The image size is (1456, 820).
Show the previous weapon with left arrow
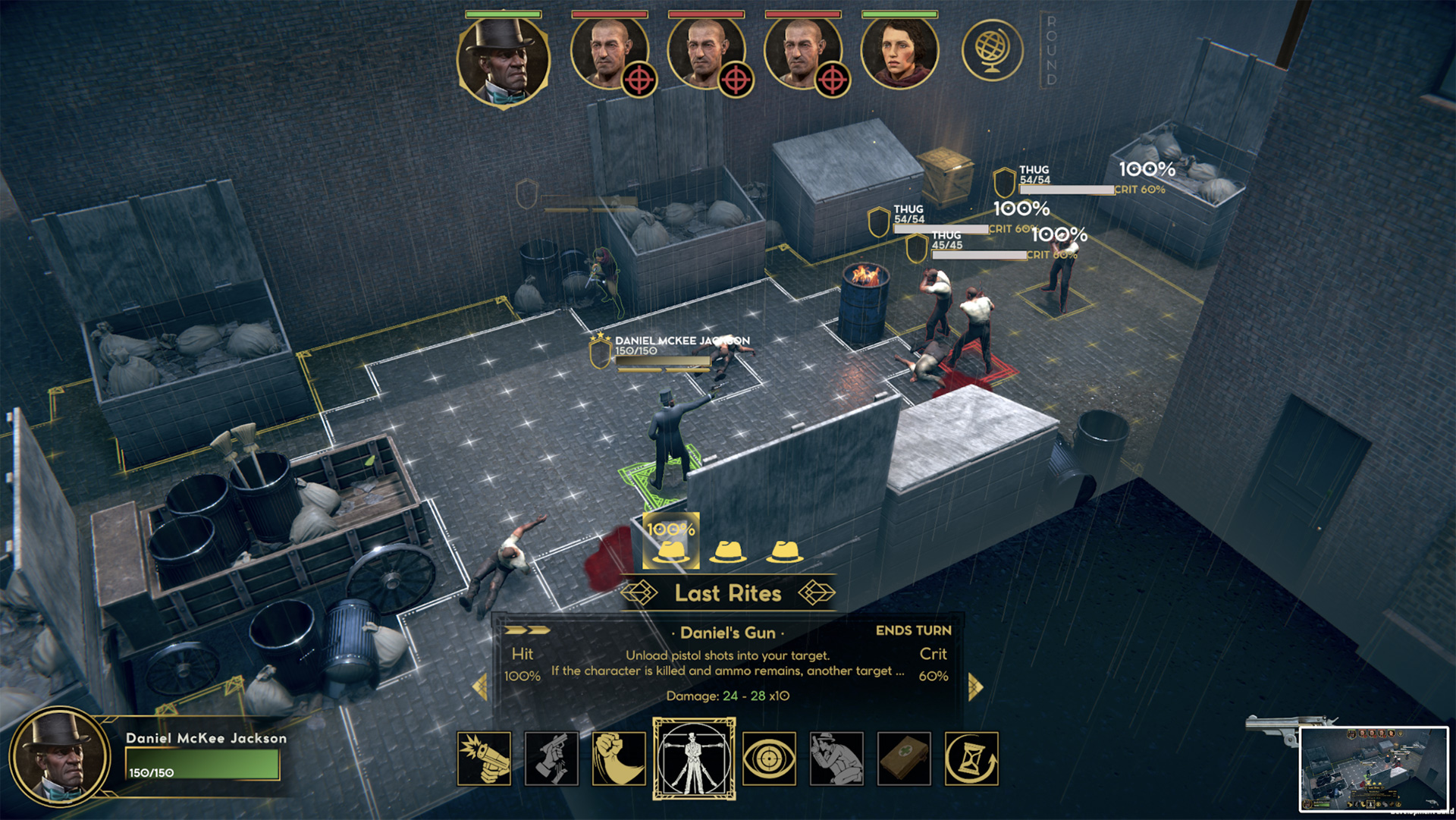pyautogui.click(x=479, y=686)
